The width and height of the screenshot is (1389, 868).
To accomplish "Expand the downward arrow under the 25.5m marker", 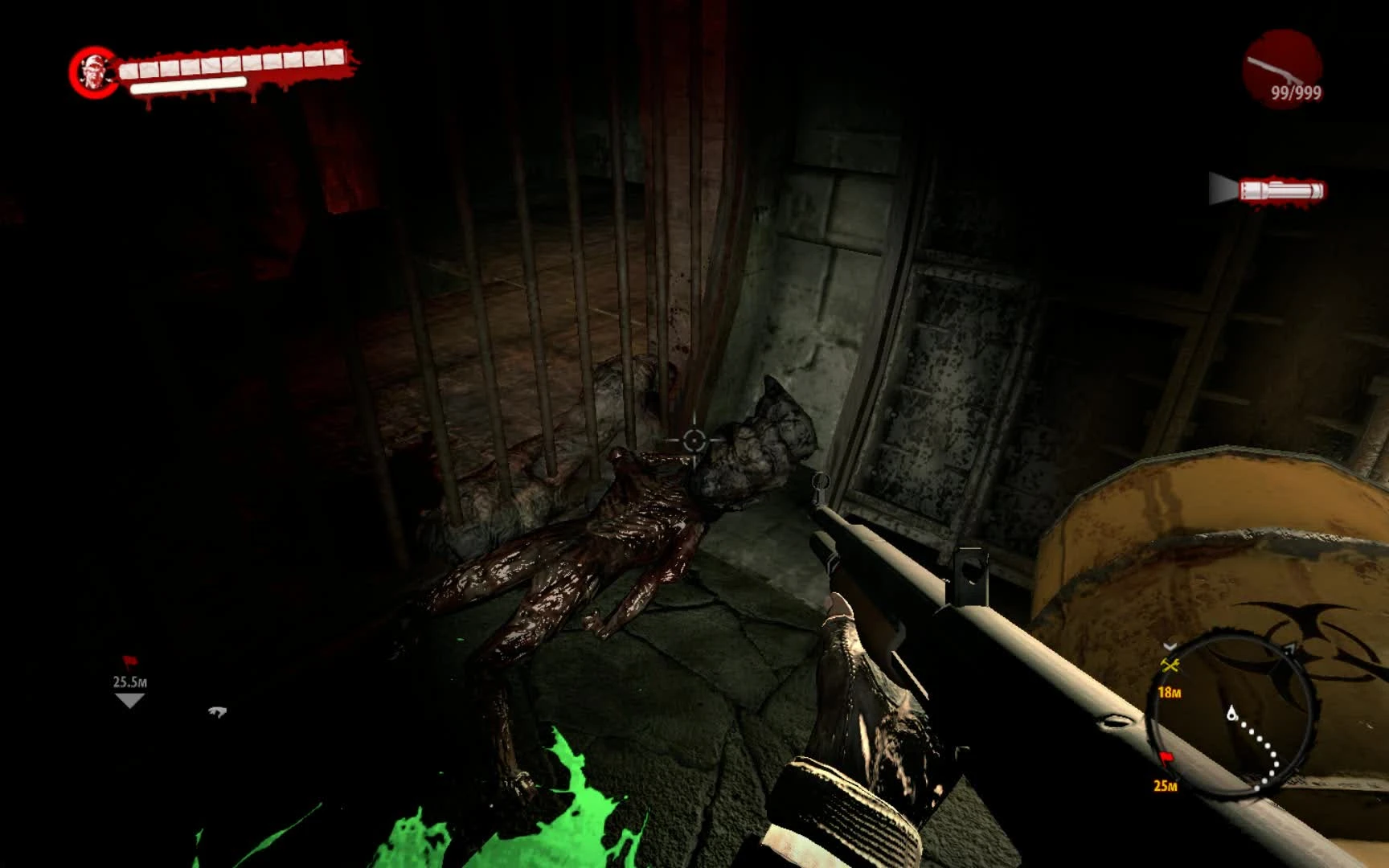I will click(129, 701).
